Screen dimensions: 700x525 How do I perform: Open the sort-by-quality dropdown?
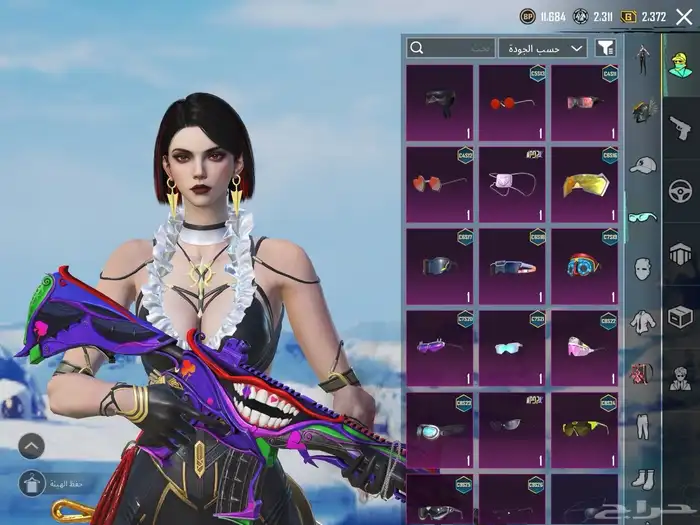pyautogui.click(x=544, y=48)
